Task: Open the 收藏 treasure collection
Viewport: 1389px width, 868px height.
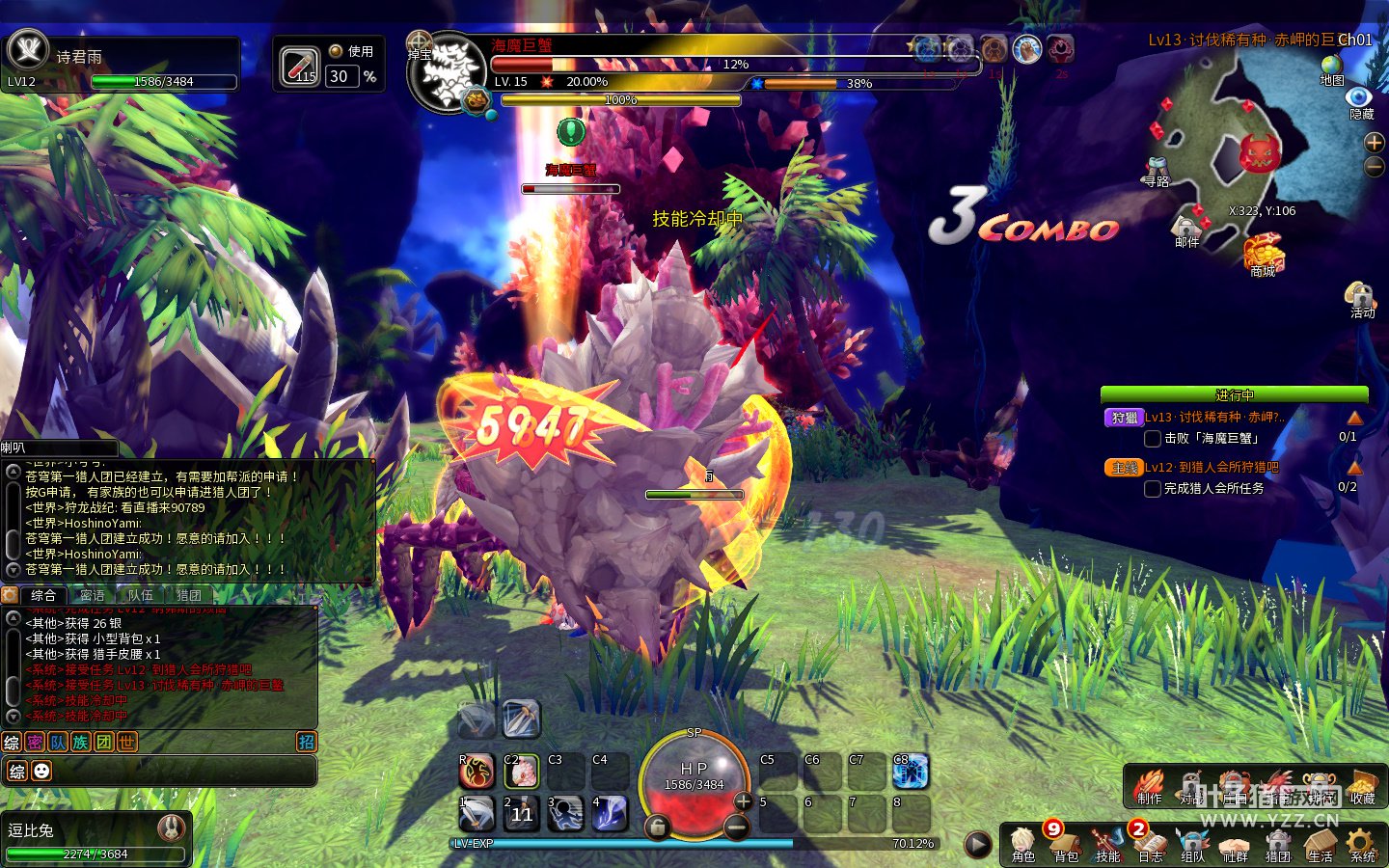Action: [1362, 786]
